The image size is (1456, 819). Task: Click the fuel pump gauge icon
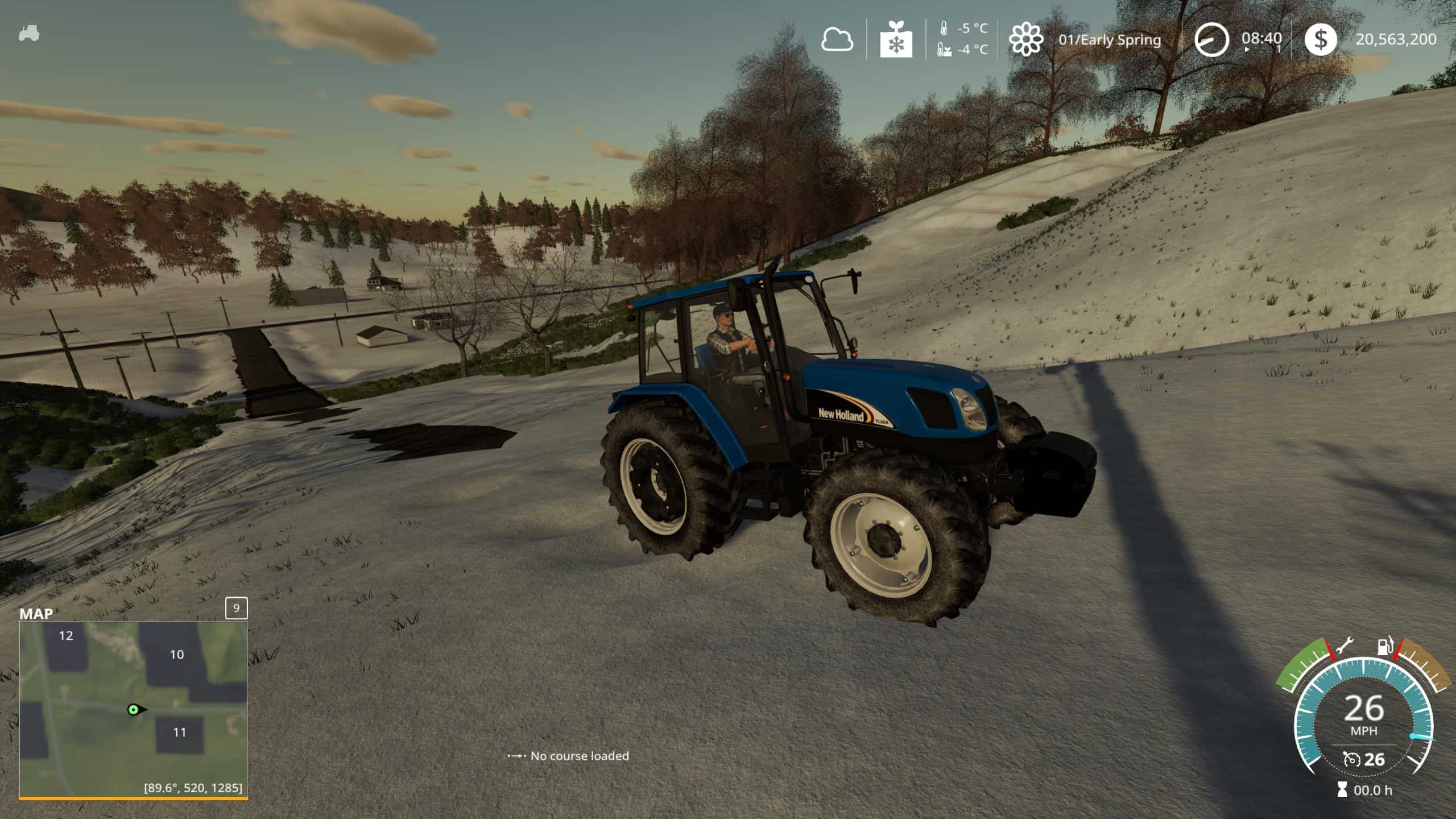pos(1384,646)
